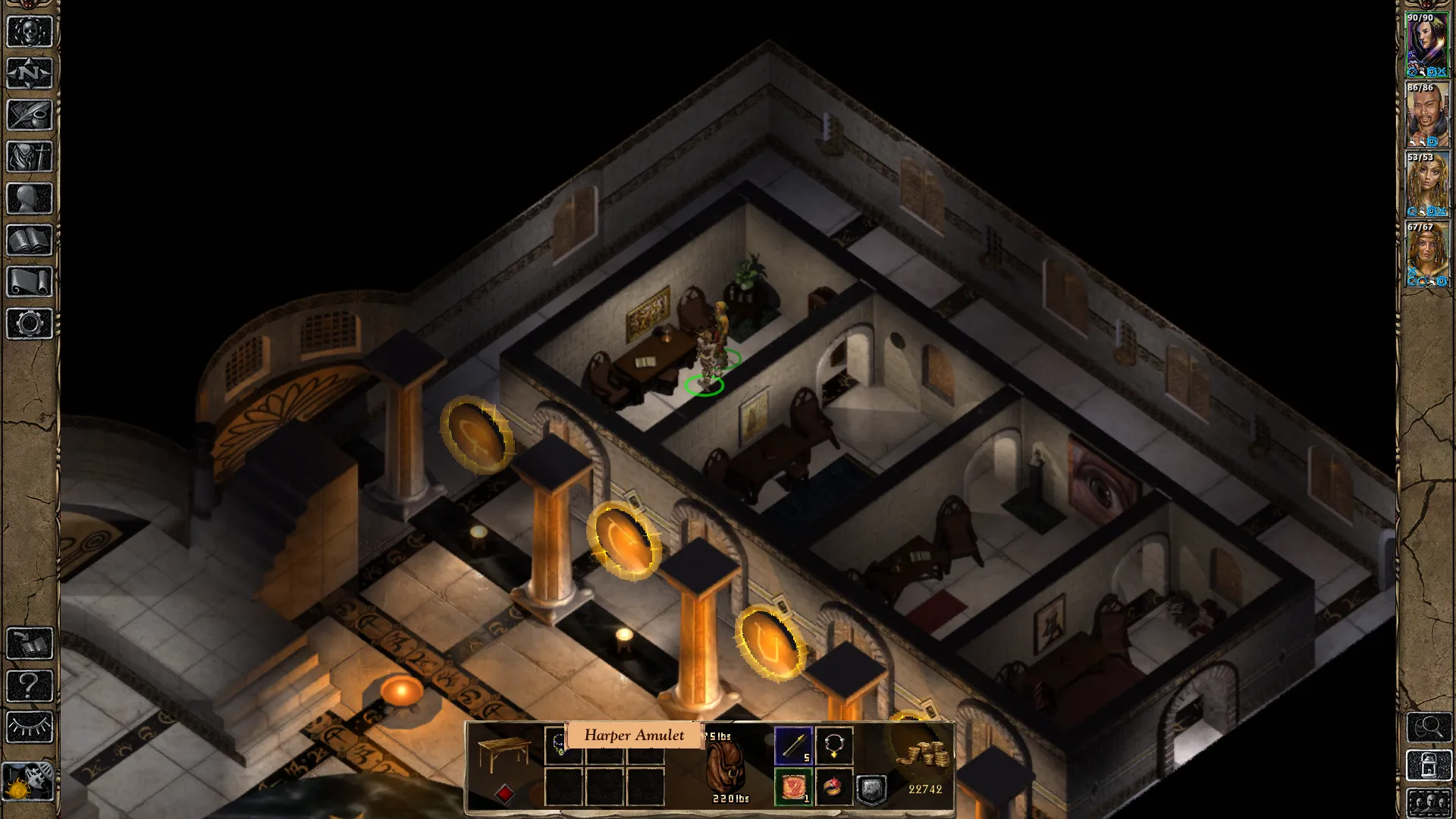The image size is (1456, 819).
Task: Open the mage spellbook button
Action: pos(30,240)
